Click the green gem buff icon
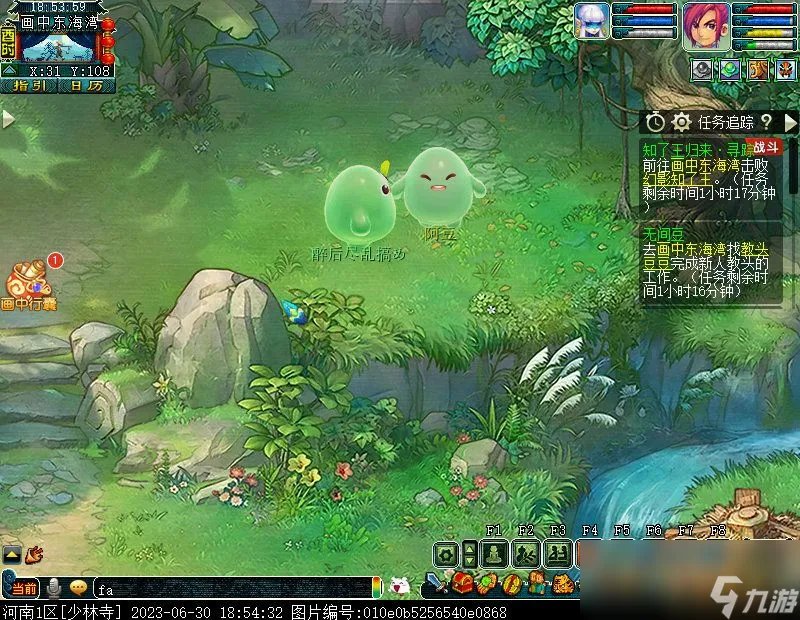 (x=730, y=69)
